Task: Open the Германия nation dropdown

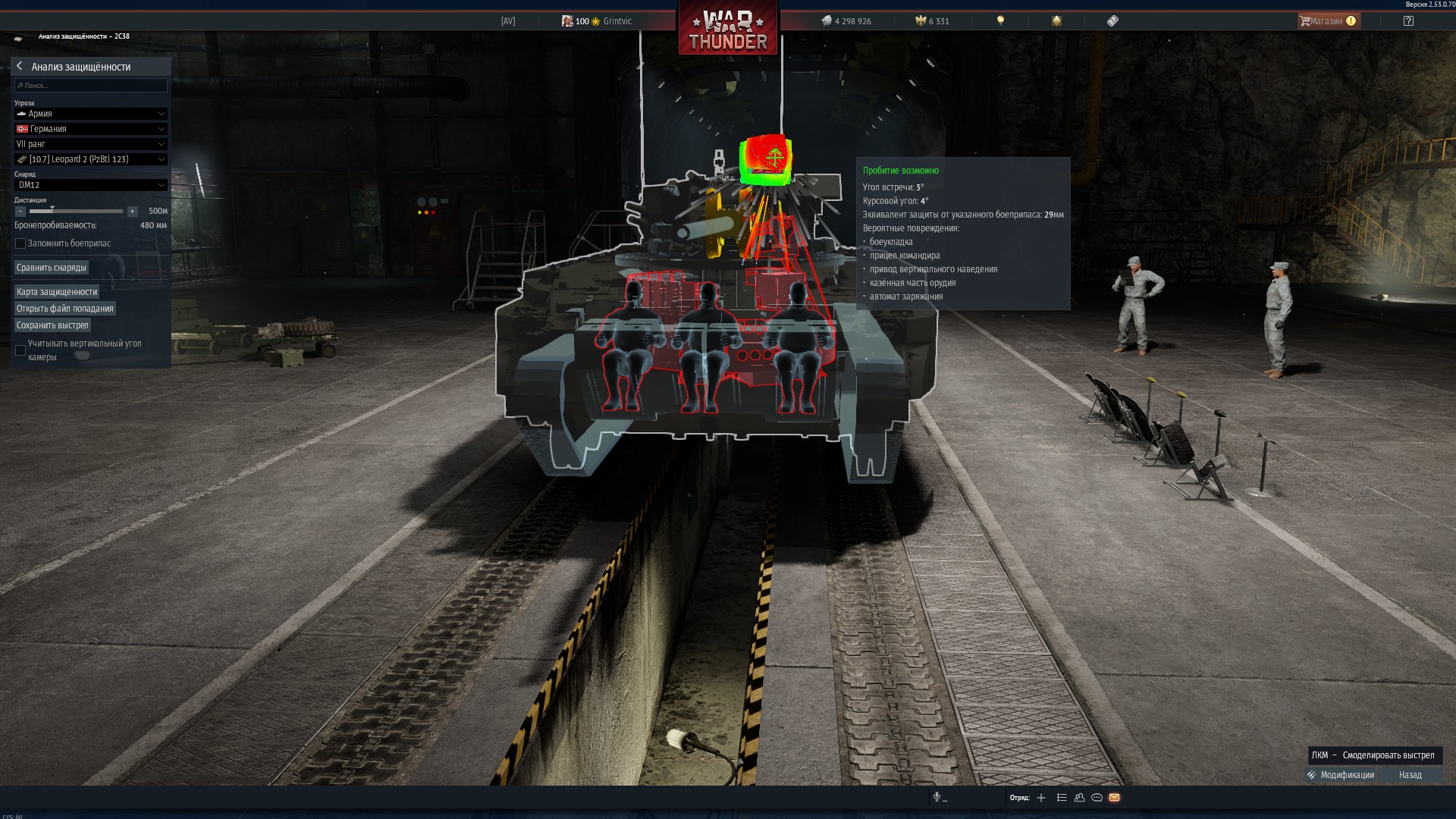Action: [x=90, y=129]
